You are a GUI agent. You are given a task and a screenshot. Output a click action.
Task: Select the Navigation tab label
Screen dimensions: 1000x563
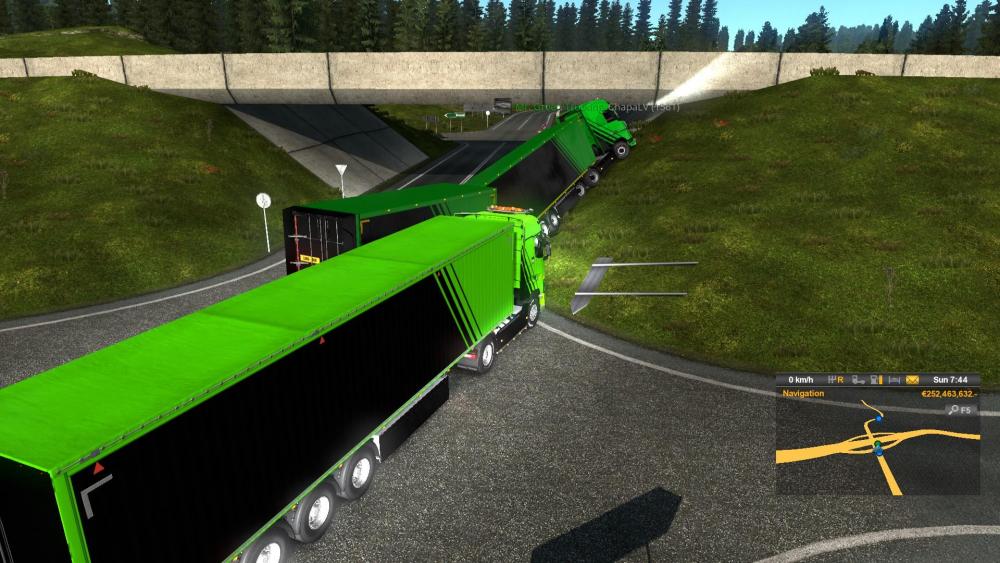803,393
